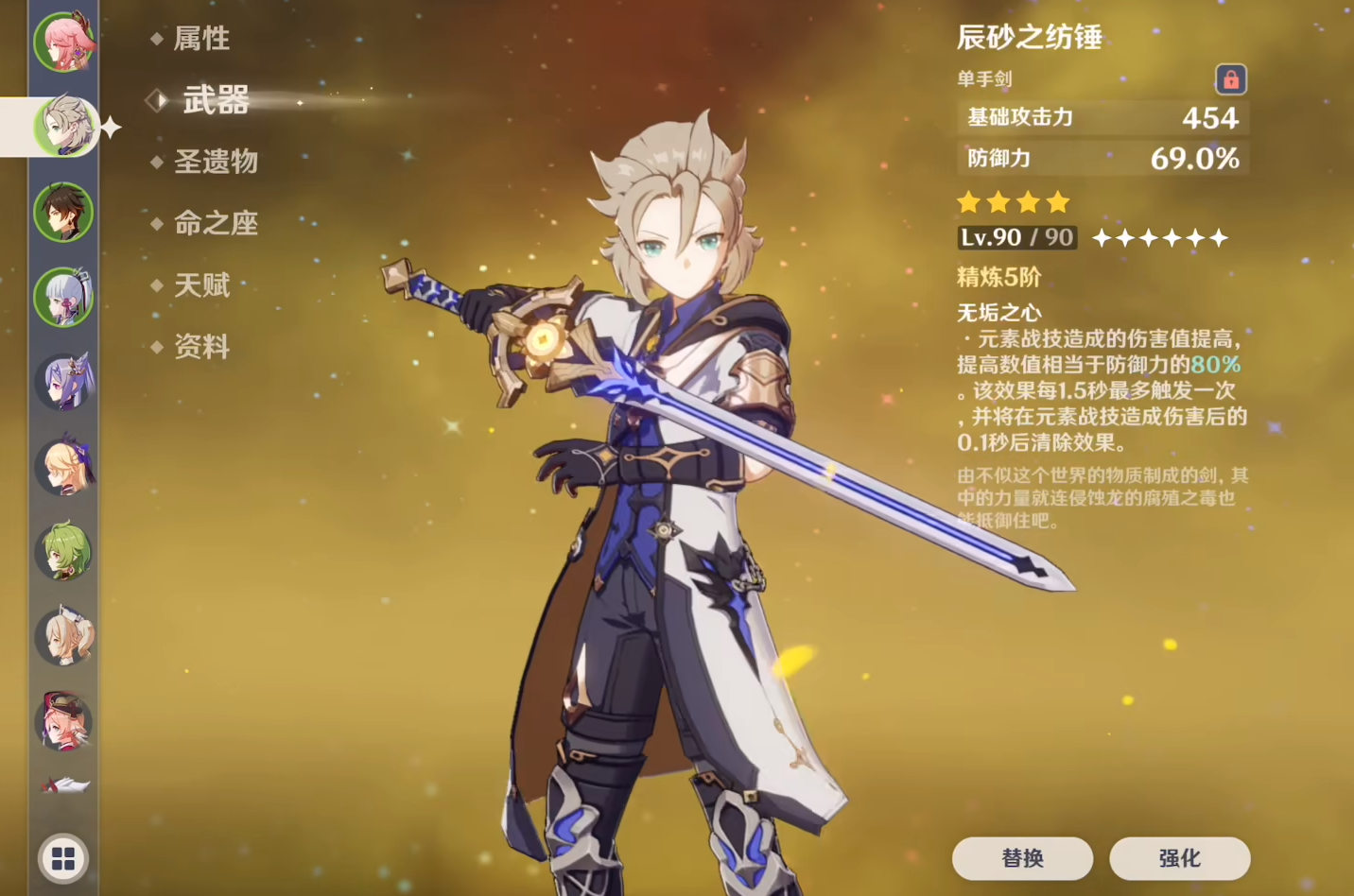Select the green-haired Collei avatar
The image size is (1354, 896).
tap(63, 551)
